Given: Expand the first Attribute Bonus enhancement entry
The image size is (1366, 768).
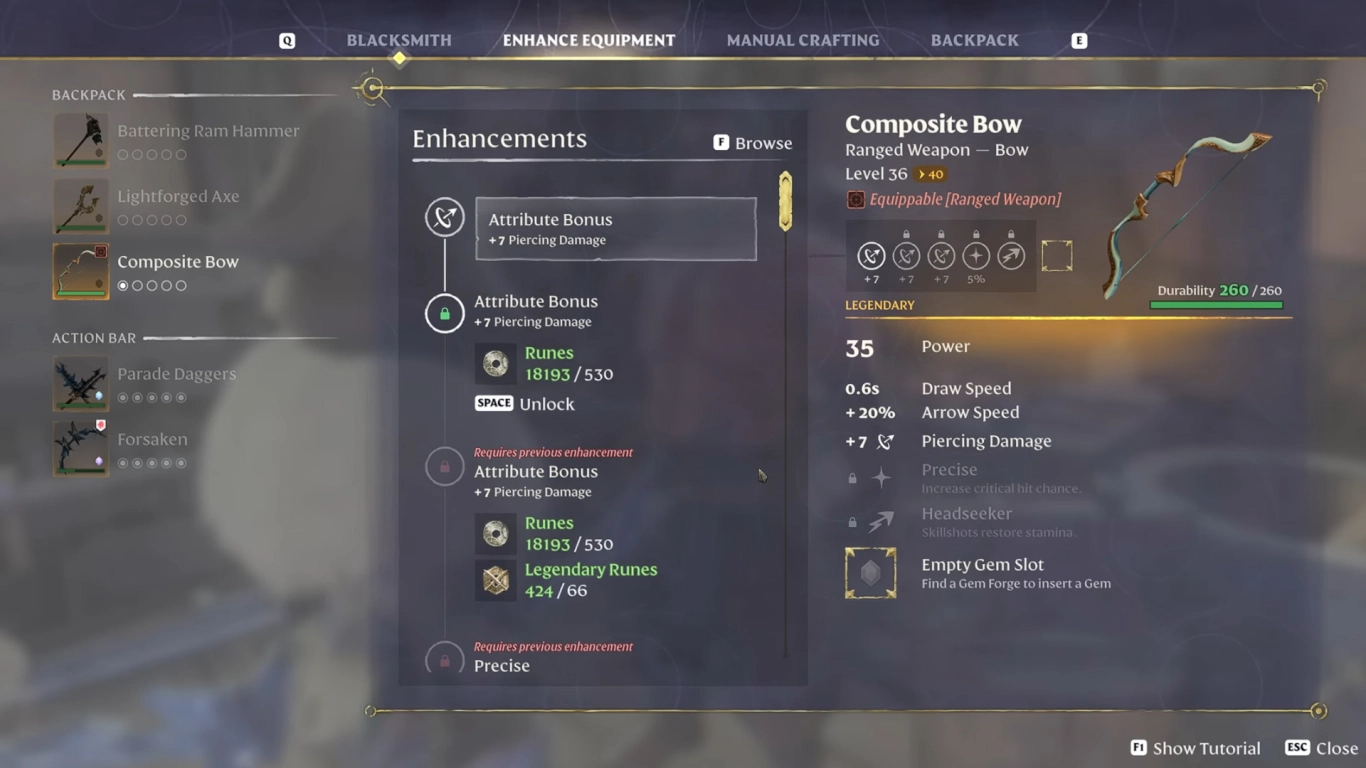Looking at the screenshot, I should pos(615,228).
